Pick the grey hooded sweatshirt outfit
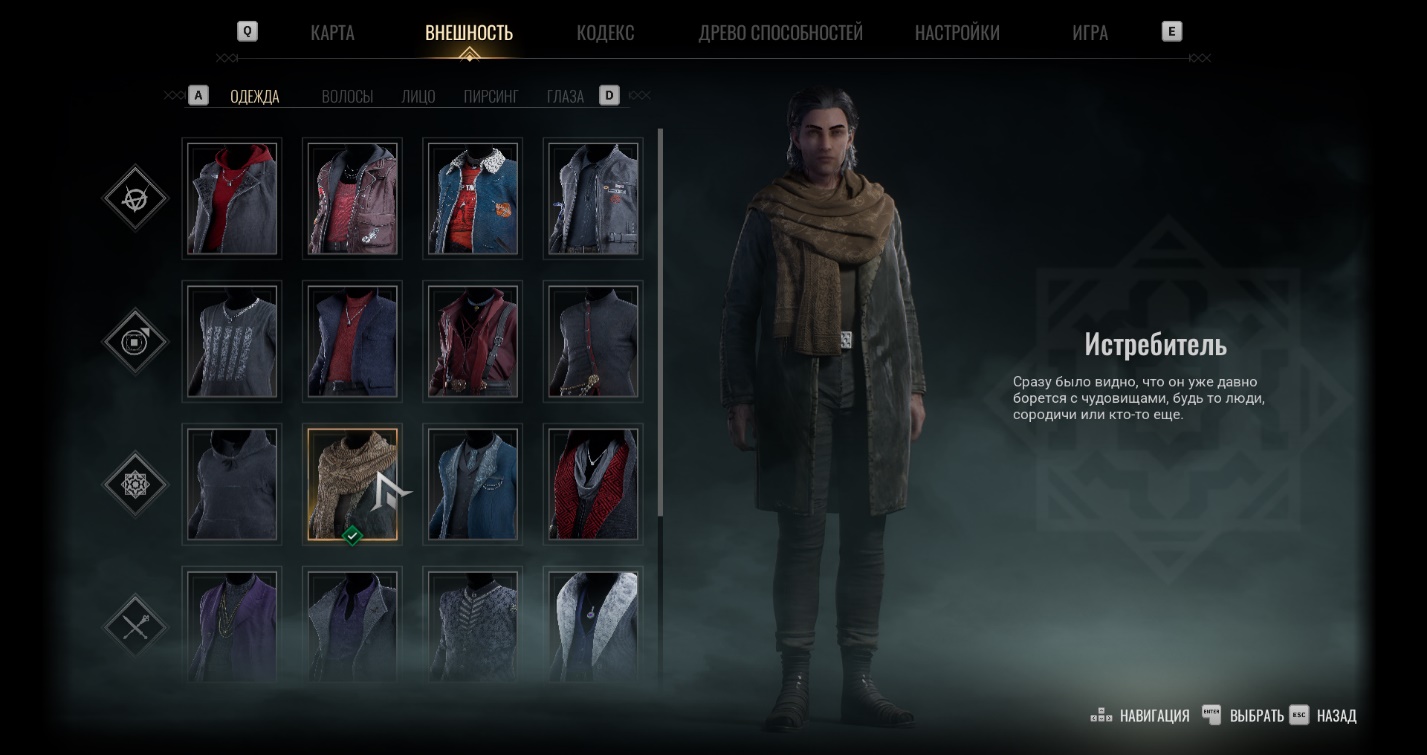This screenshot has height=755, width=1427. click(x=232, y=484)
